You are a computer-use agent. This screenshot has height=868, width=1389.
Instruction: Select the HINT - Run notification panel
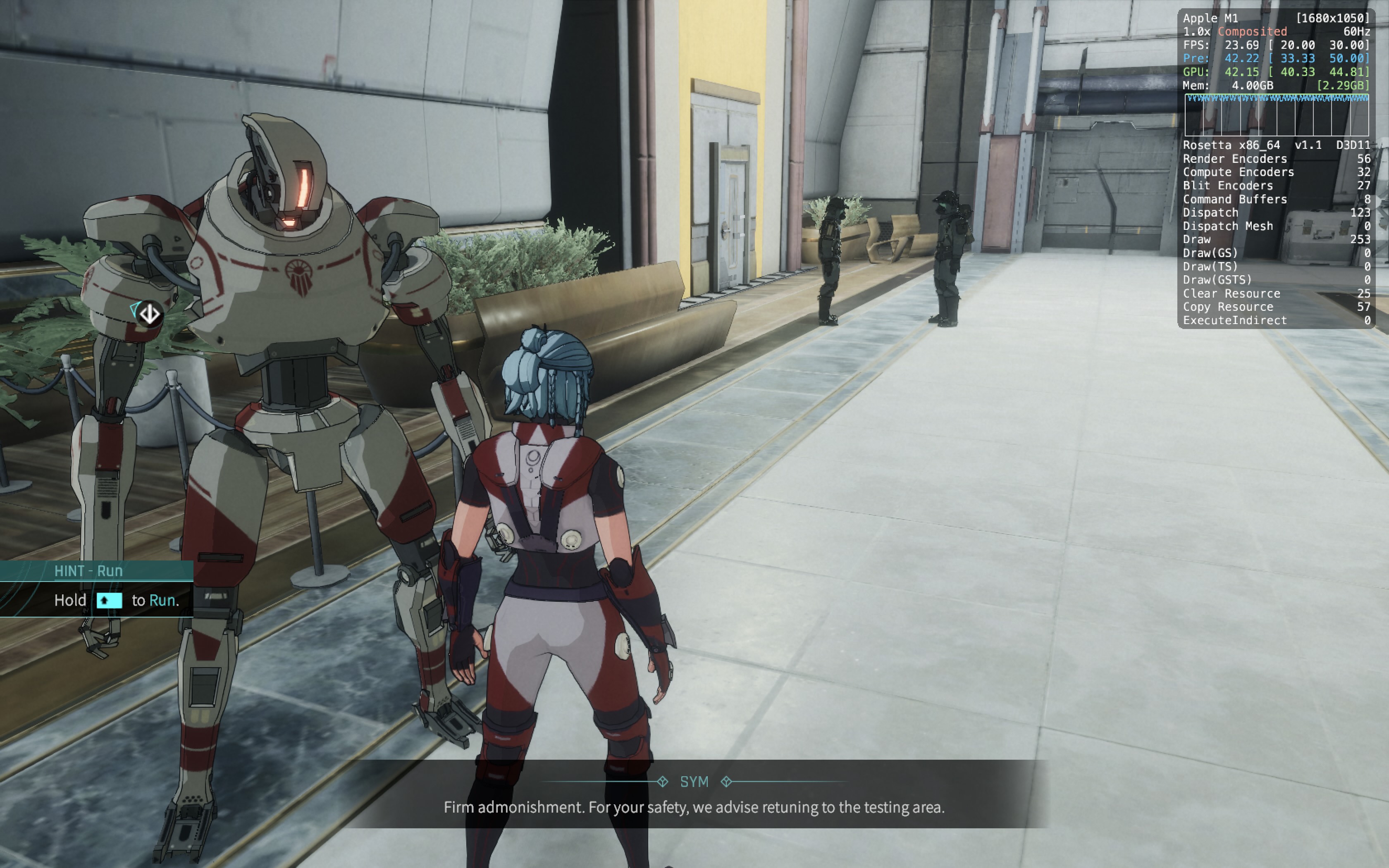point(96,589)
